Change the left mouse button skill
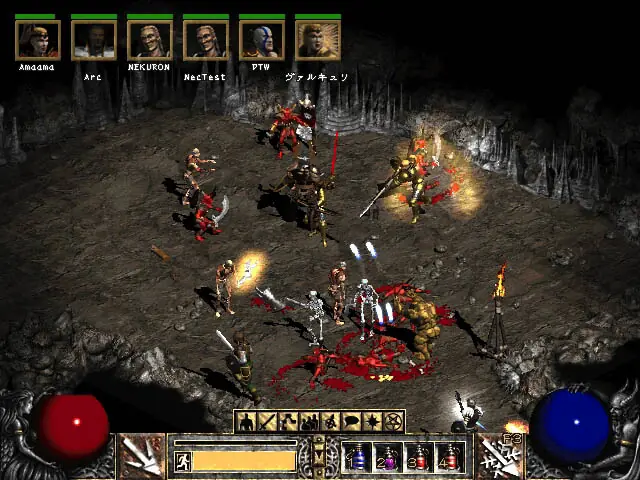Viewport: 640px width, 480px height. point(141,455)
